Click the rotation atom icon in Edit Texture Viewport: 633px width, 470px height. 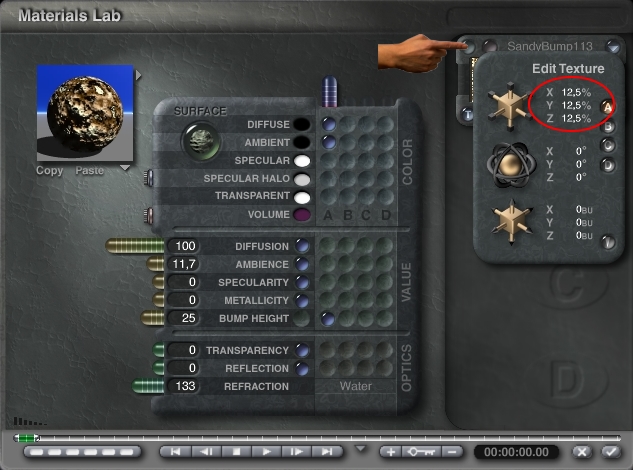pos(508,163)
